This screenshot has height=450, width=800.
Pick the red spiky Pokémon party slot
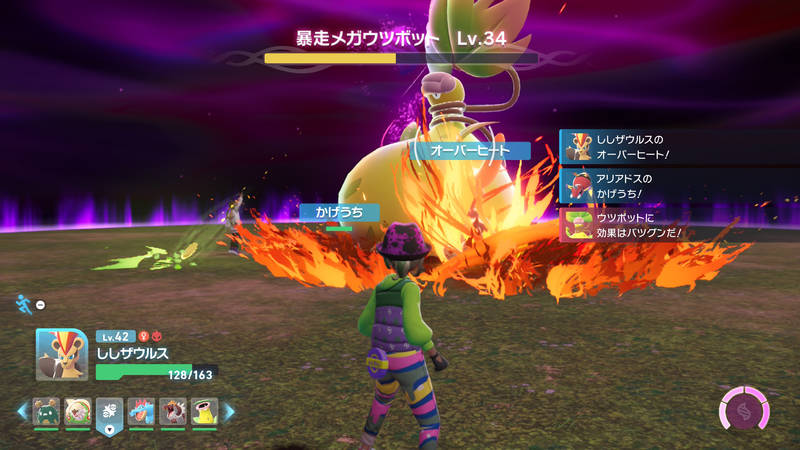click(x=172, y=411)
